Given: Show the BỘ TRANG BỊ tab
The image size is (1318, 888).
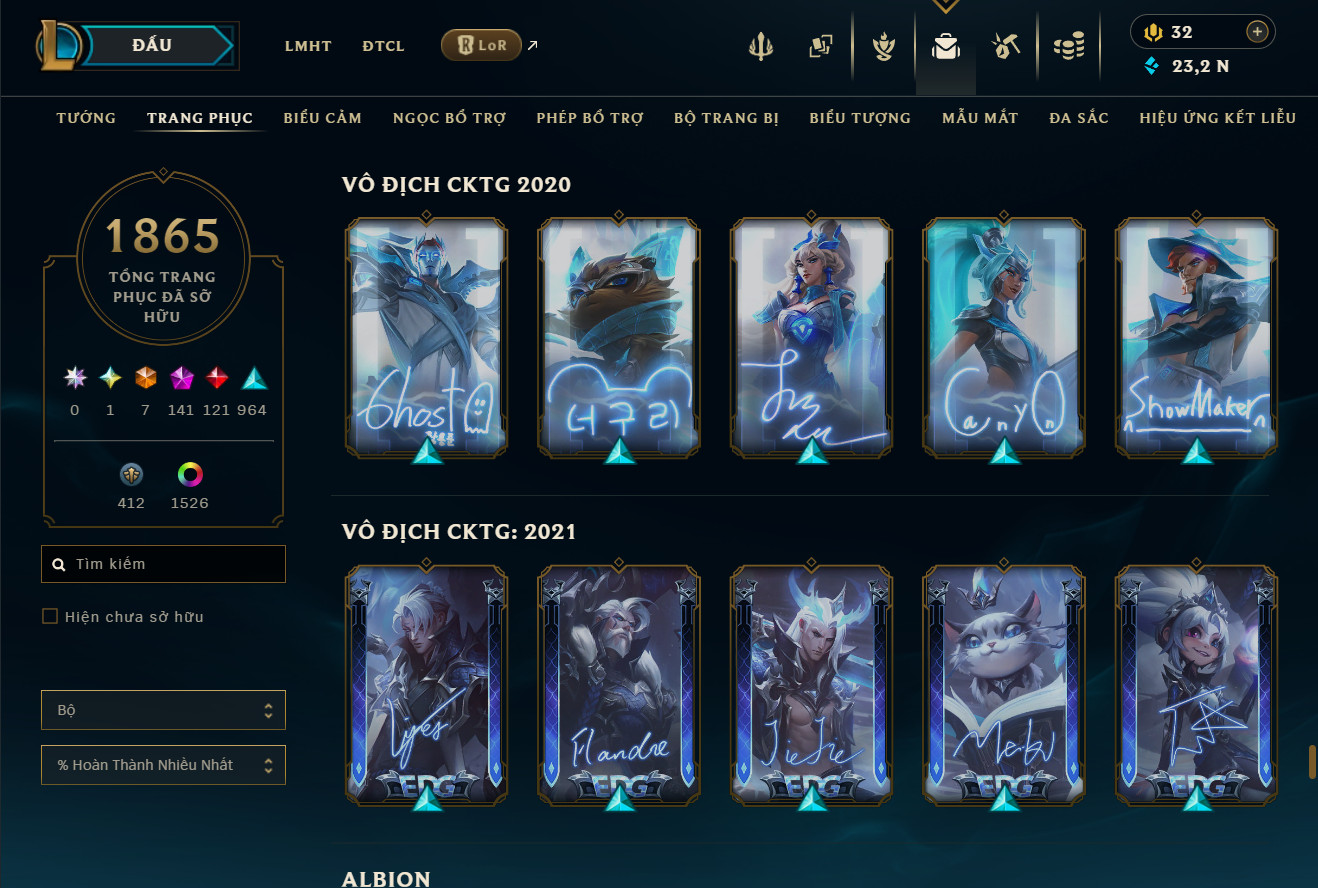Looking at the screenshot, I should click(x=726, y=118).
